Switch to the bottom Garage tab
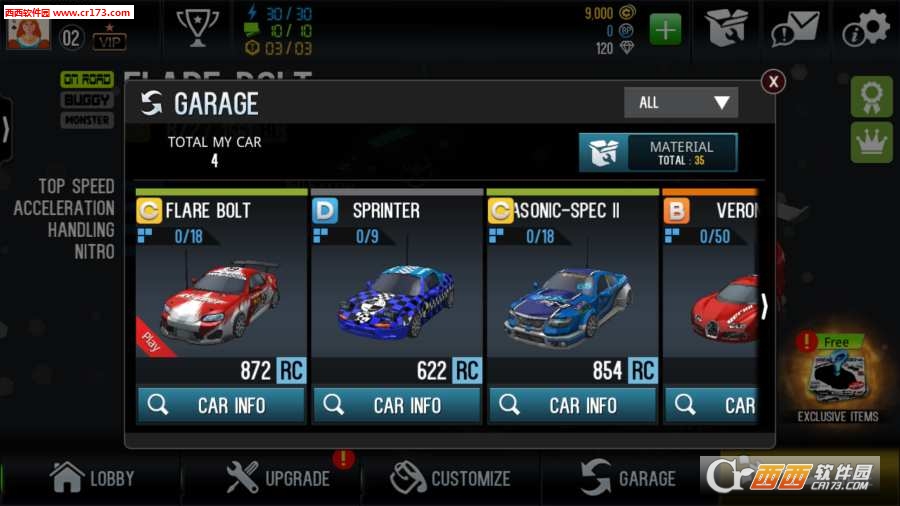Screen dimensions: 900x506 point(628,478)
